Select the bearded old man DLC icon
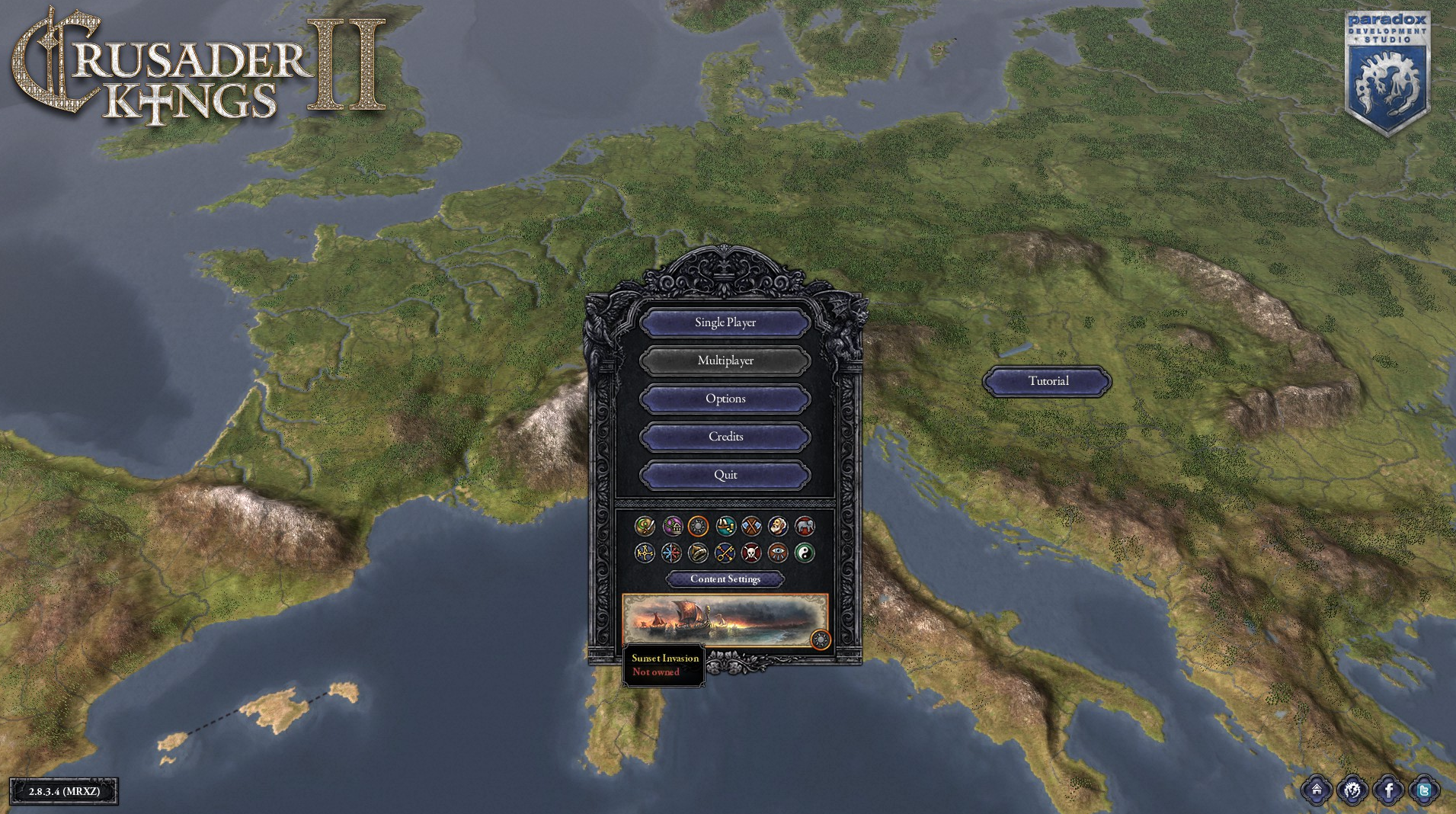 click(778, 526)
